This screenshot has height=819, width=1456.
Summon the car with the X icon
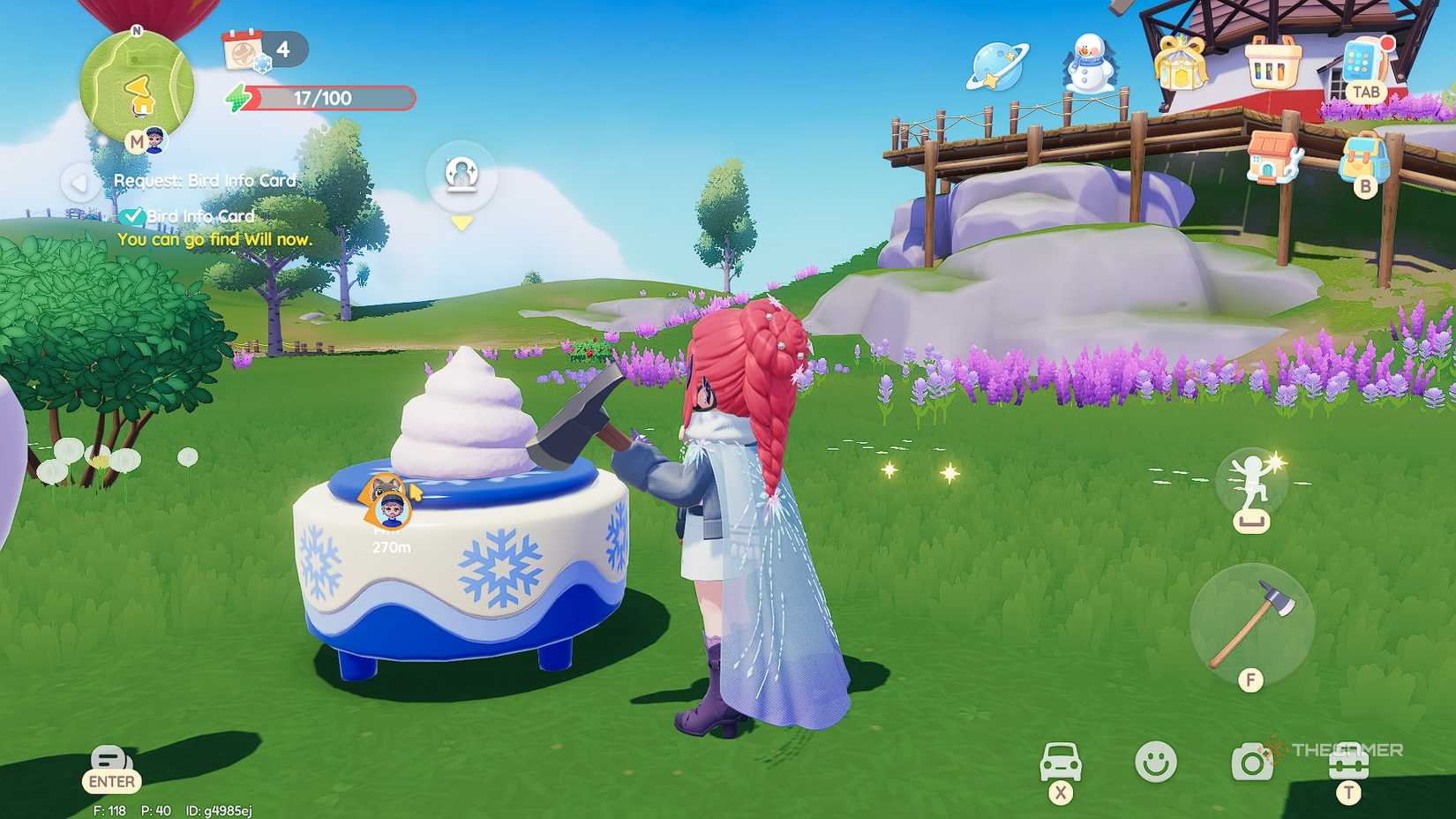1062,763
